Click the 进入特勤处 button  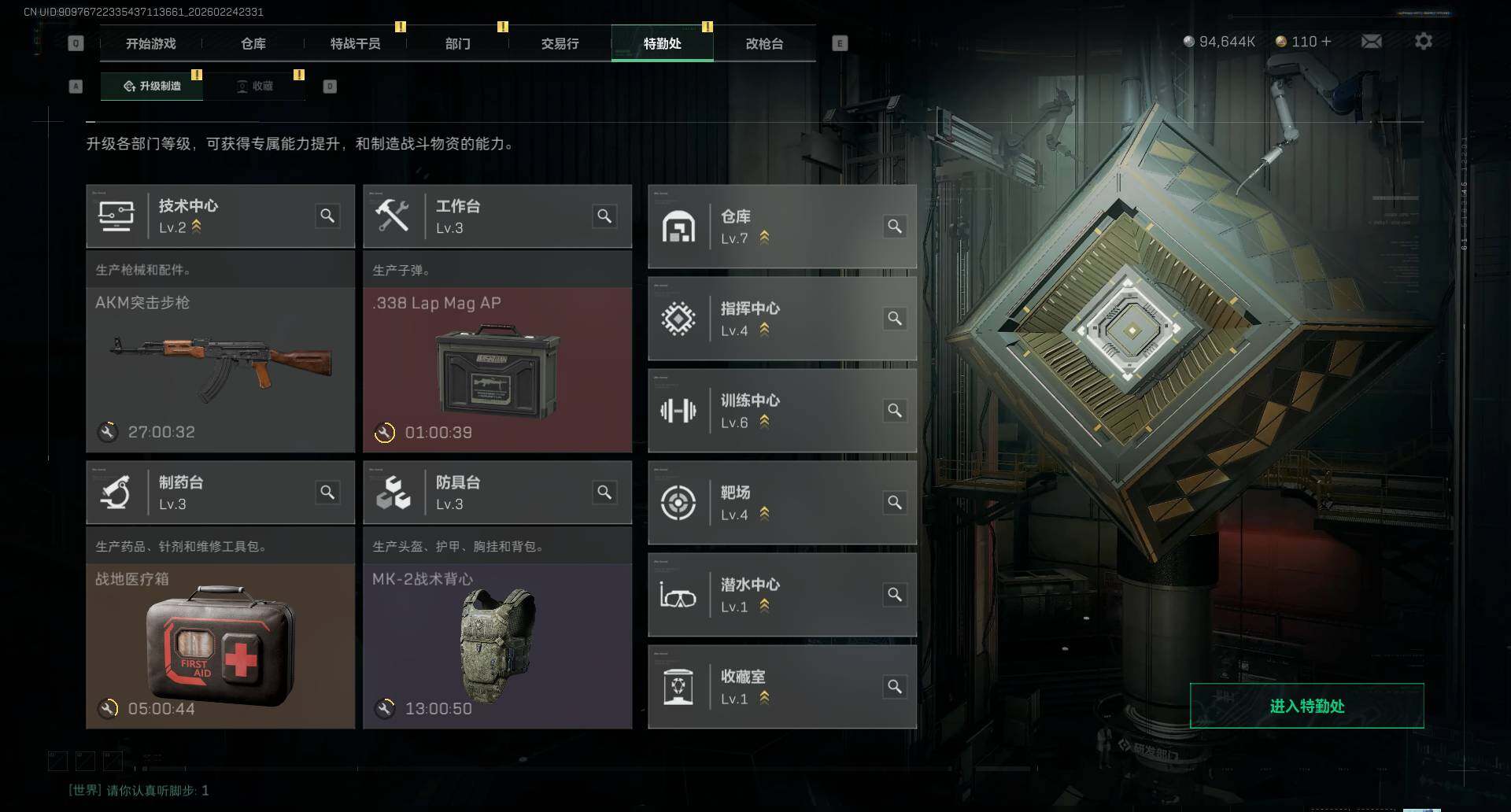click(x=1306, y=706)
